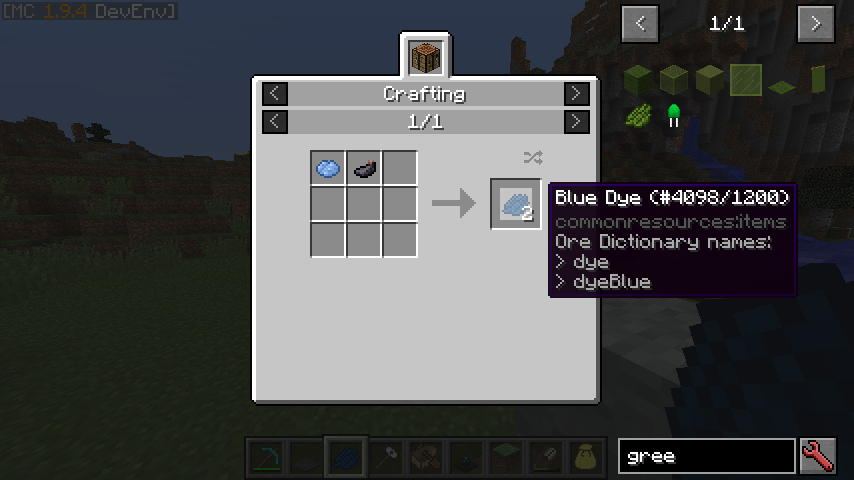
Task: Go to next item list page
Action: tap(816, 23)
